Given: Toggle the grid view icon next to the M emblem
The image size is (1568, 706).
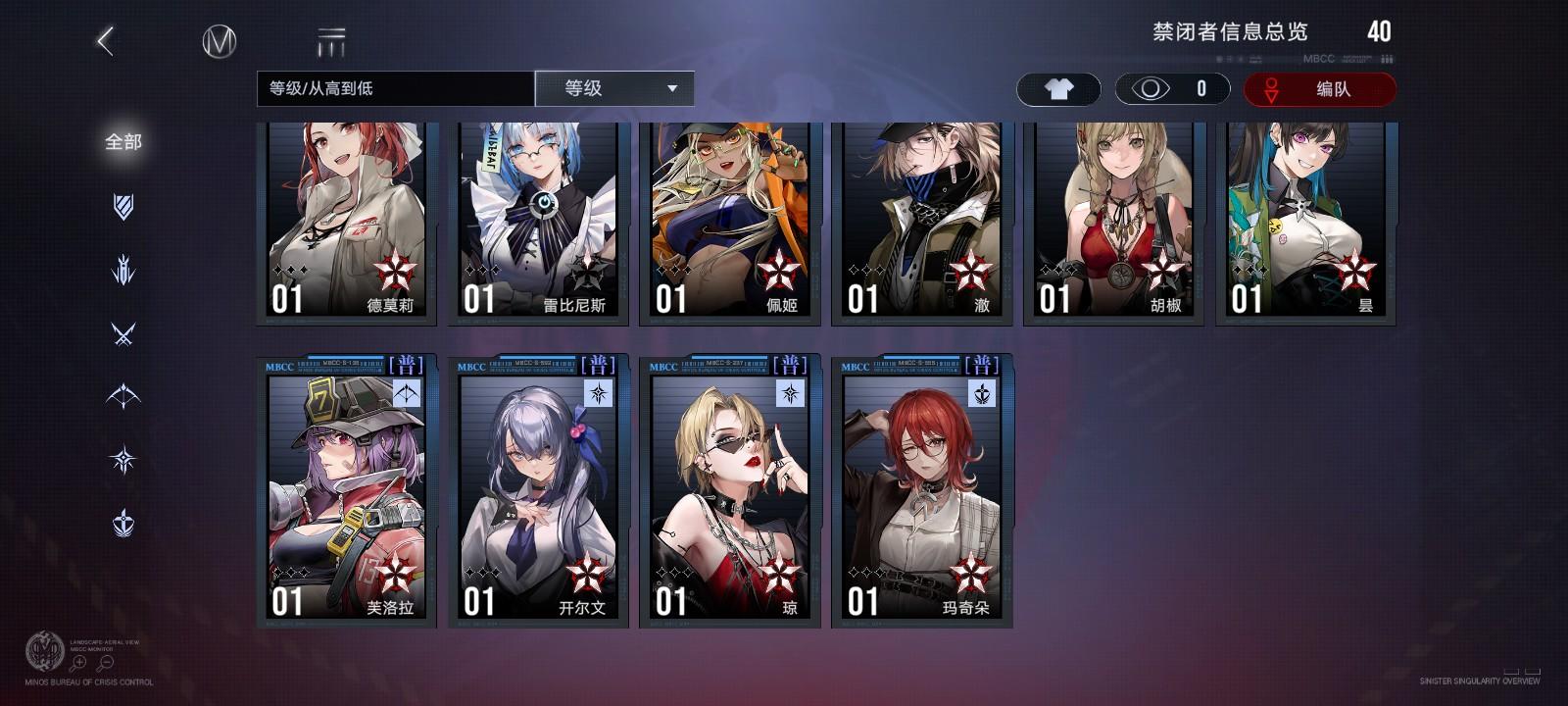Looking at the screenshot, I should tap(331, 42).
